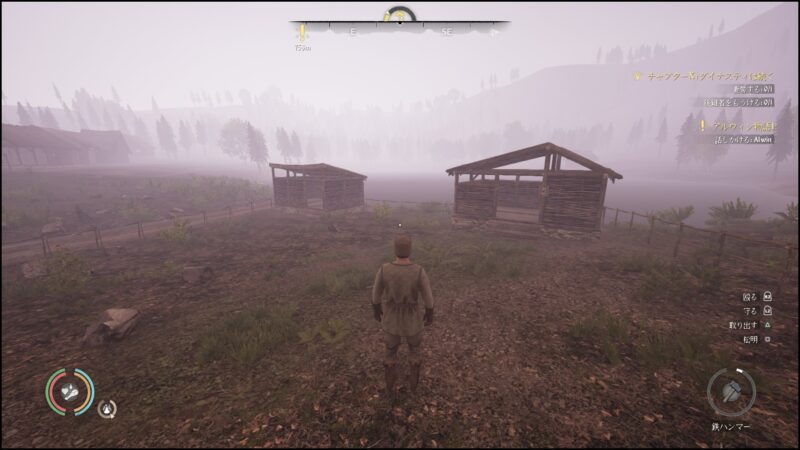
Task: Click the season dial above the compass
Action: 399,15
